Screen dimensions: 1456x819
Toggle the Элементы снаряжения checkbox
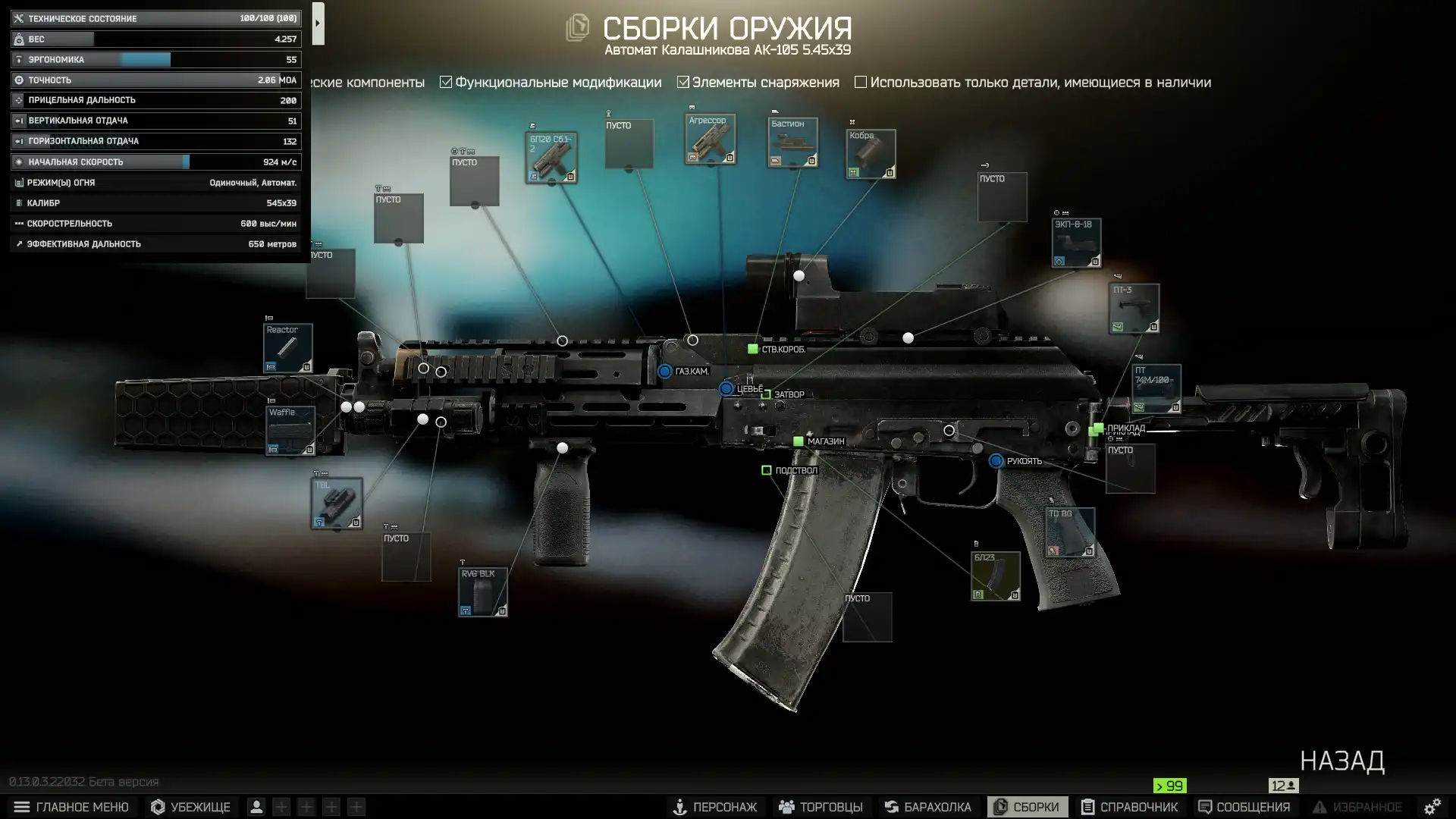coord(683,82)
